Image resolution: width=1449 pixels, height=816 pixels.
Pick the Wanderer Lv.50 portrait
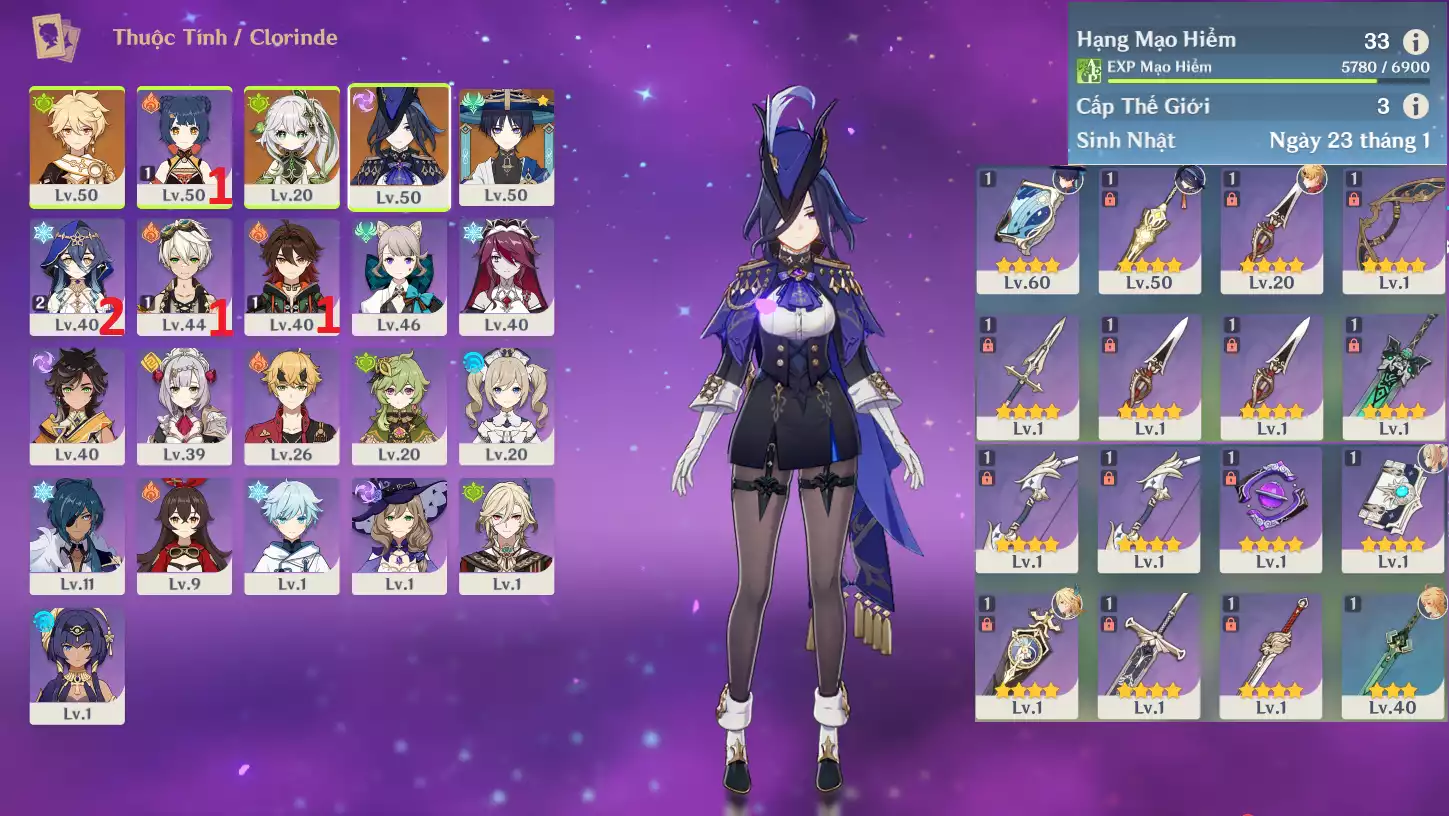coord(506,146)
